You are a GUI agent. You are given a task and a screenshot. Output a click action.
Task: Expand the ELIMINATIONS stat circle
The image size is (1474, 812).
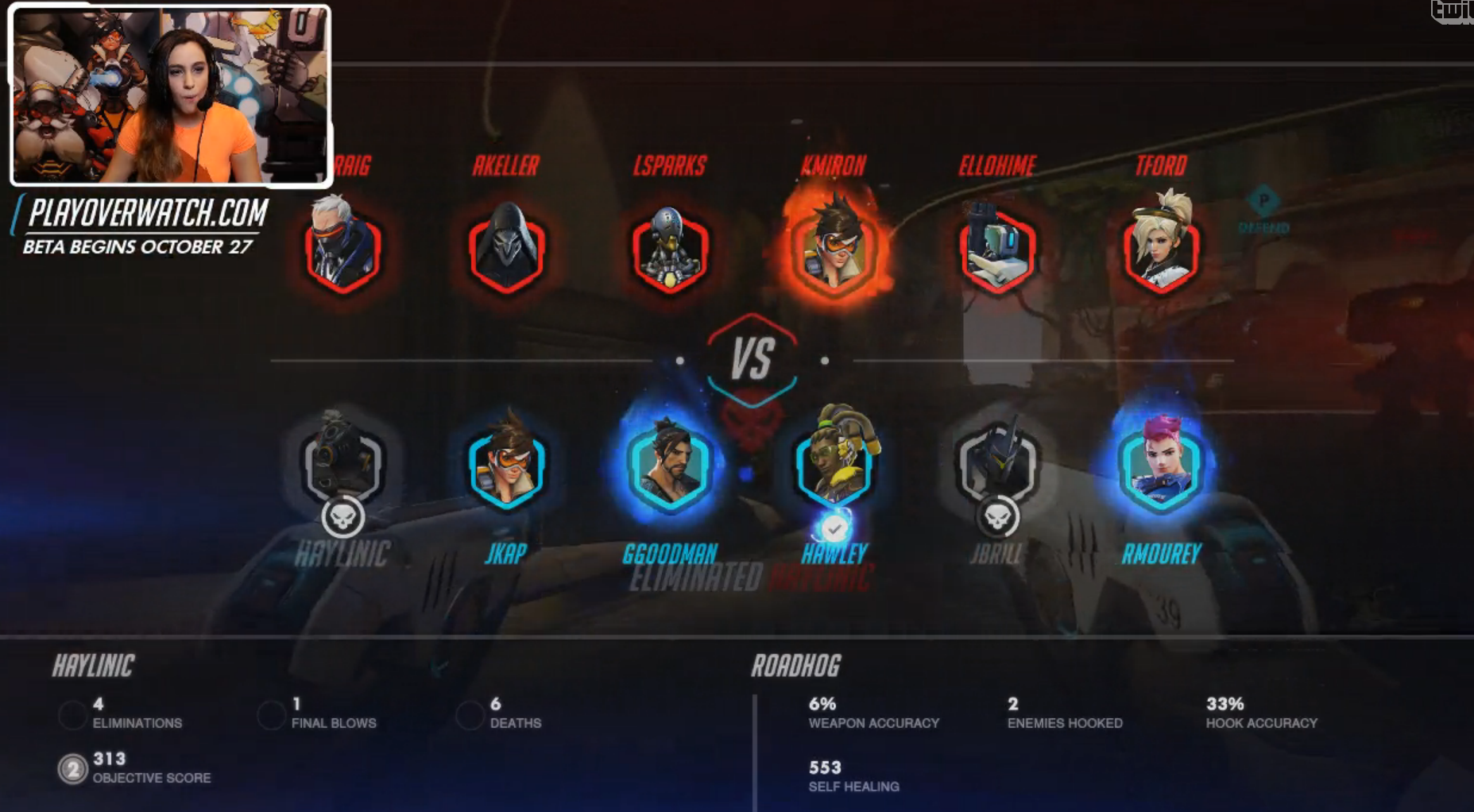[72, 715]
